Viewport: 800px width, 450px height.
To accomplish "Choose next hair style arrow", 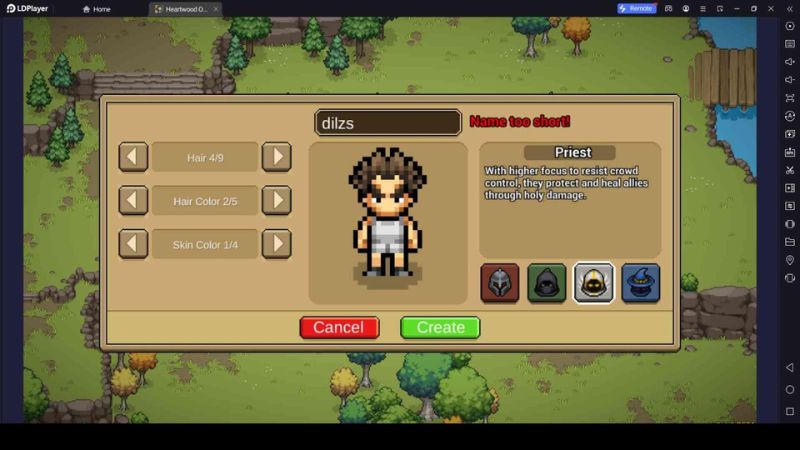I will (x=276, y=157).
